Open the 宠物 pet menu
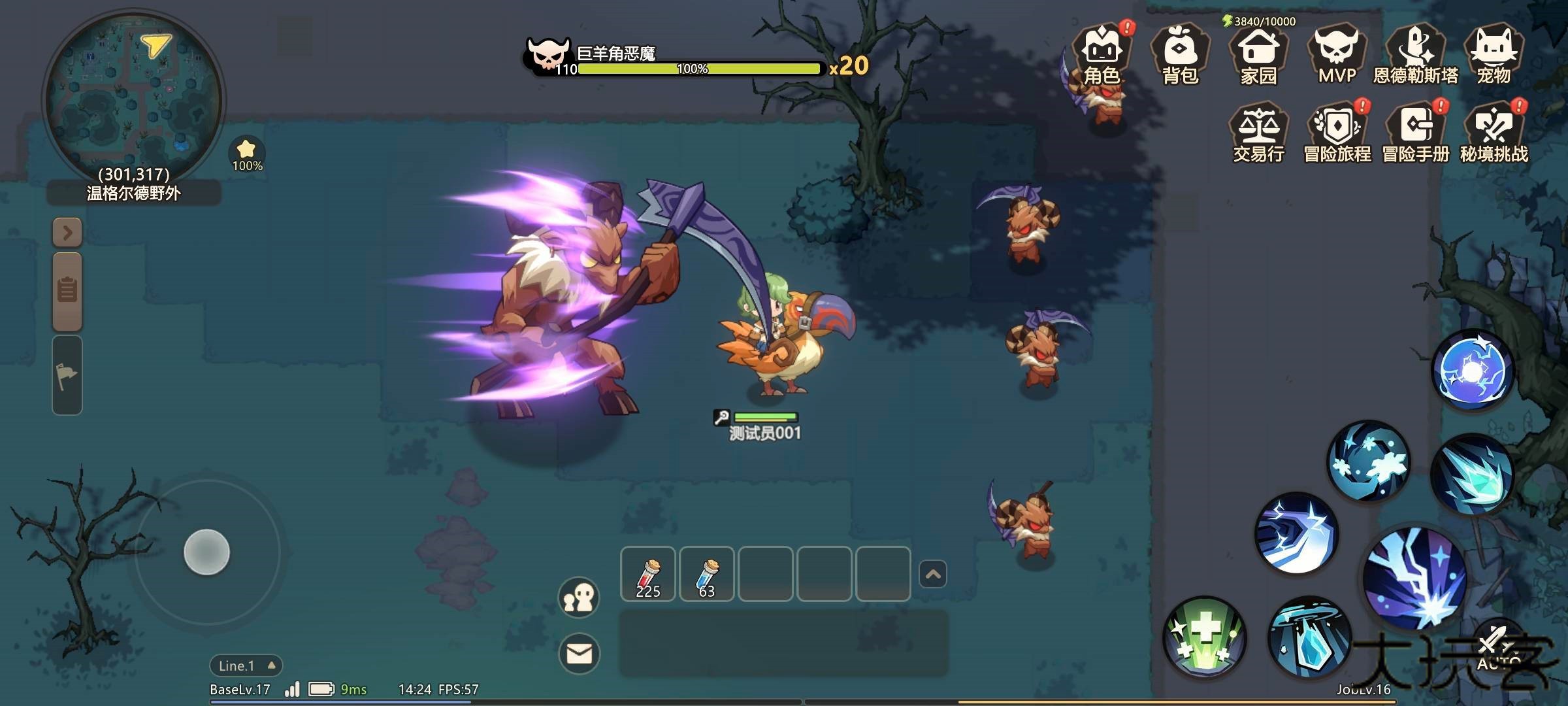The width and height of the screenshot is (1568, 706). (x=1494, y=56)
